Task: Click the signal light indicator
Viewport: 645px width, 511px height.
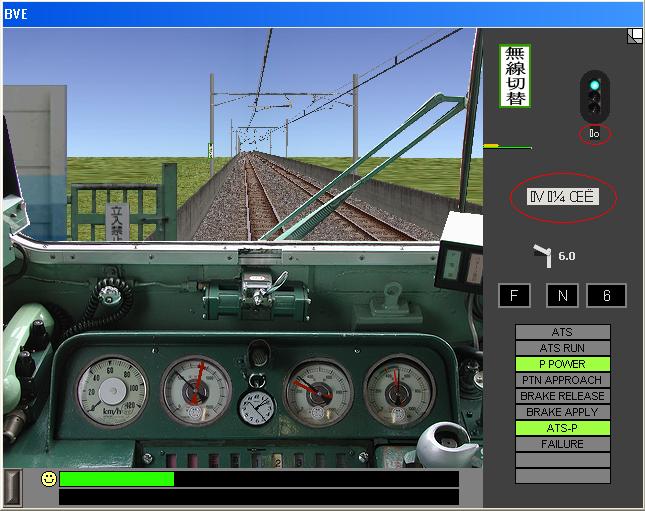Action: tap(595, 95)
